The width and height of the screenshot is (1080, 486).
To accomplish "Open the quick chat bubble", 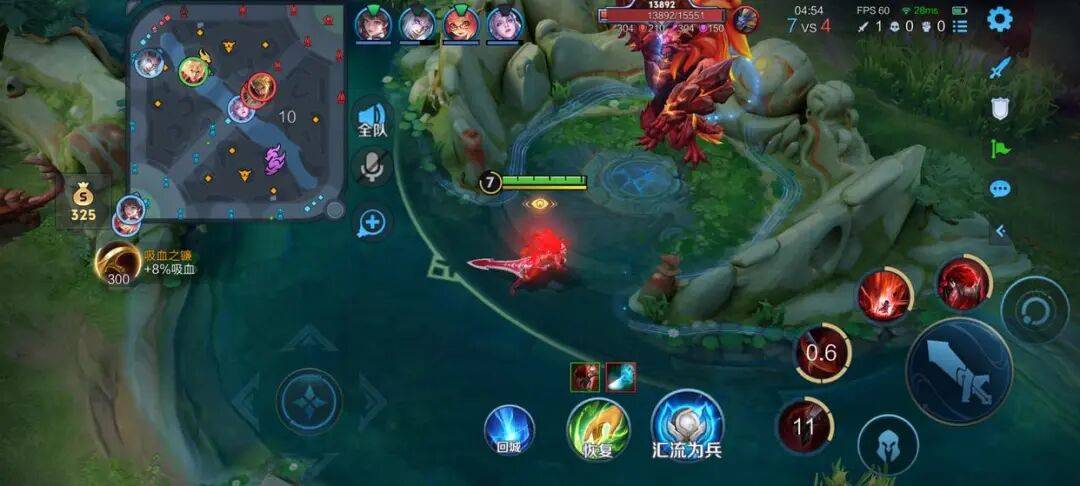I will [x=1000, y=189].
